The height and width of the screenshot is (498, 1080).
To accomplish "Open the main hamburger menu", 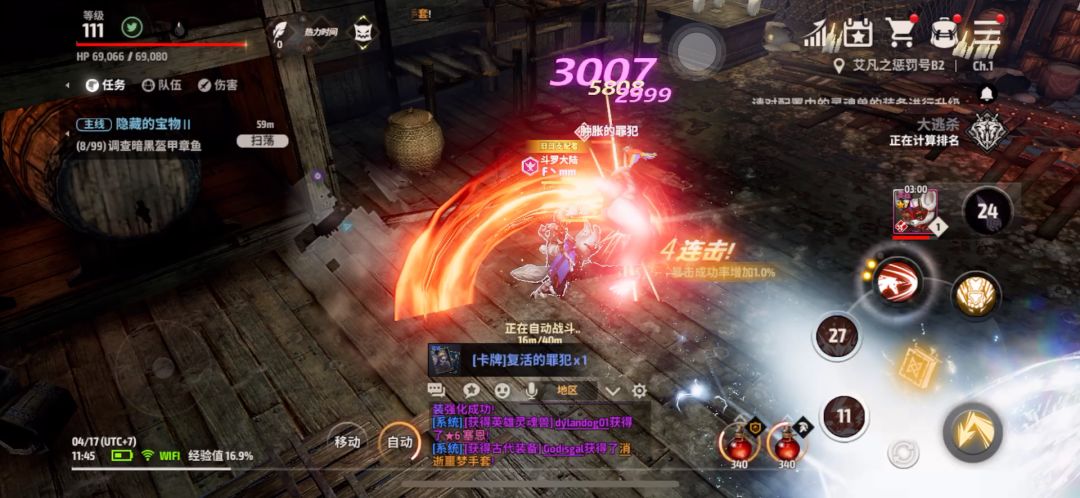I will [987, 33].
